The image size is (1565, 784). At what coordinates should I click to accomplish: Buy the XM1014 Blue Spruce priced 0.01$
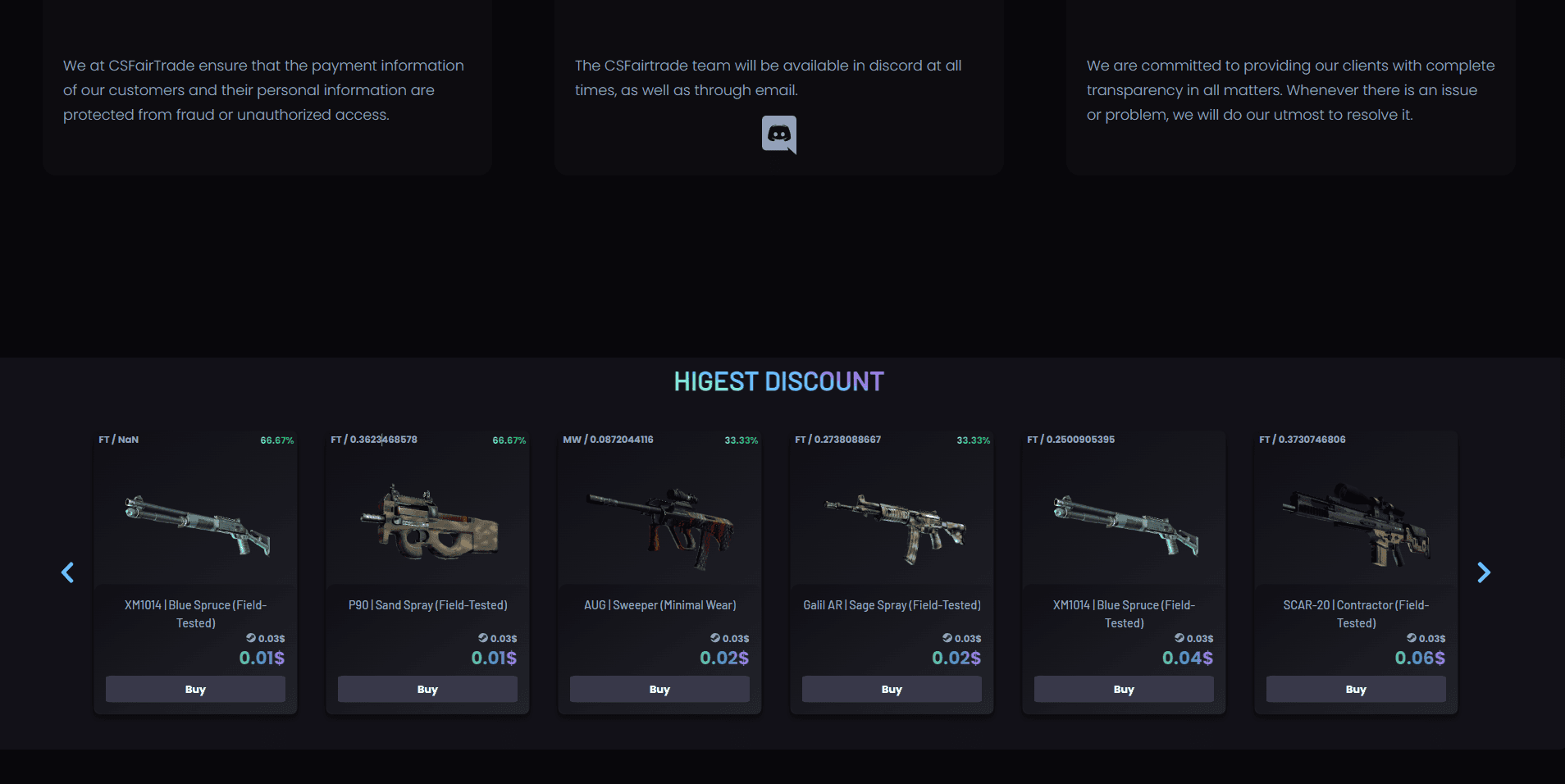195,689
